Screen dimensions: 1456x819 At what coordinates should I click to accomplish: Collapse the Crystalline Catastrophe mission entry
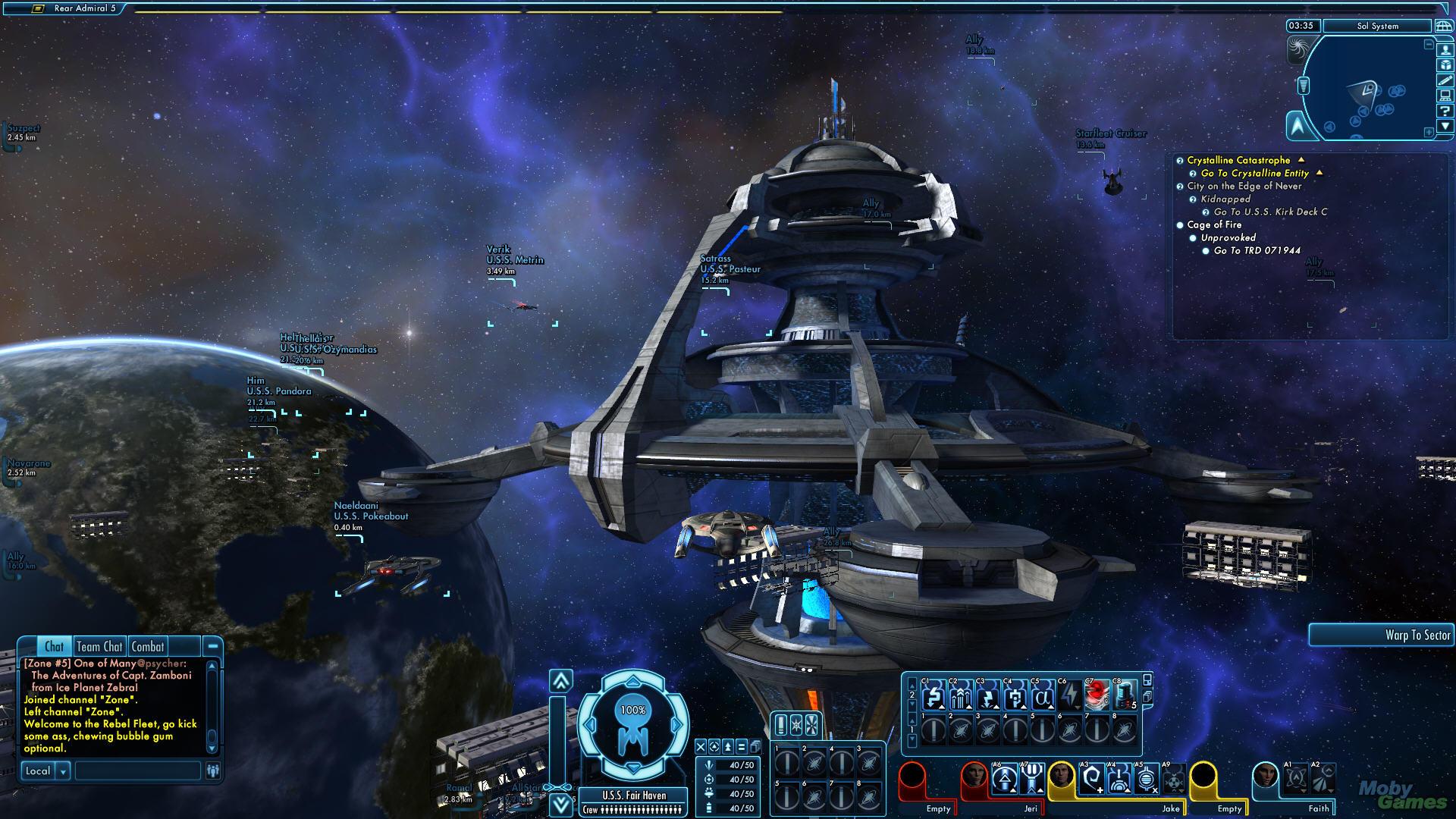1301,161
